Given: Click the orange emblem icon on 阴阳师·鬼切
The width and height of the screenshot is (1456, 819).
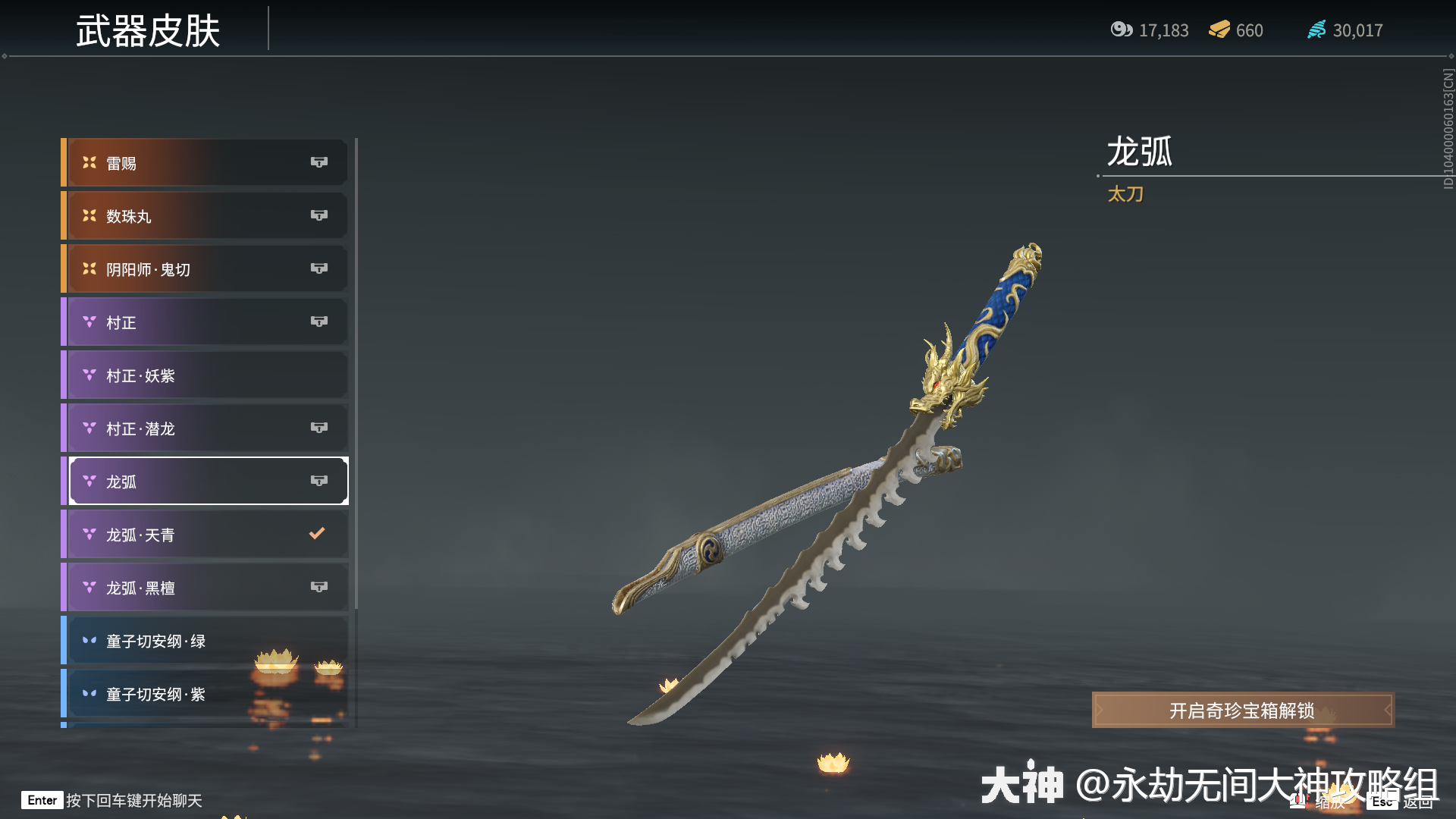Looking at the screenshot, I should [88, 268].
